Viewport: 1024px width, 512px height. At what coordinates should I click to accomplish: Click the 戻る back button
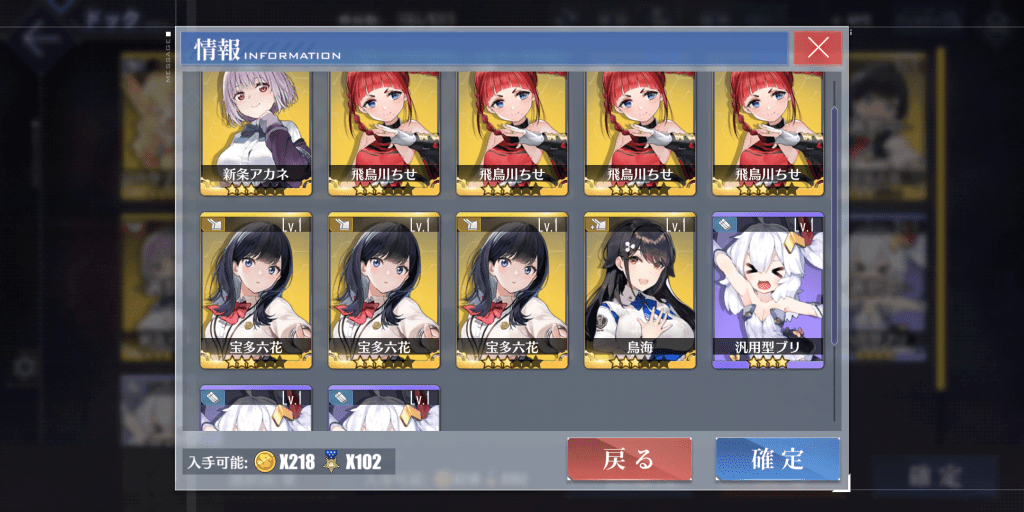tap(629, 459)
